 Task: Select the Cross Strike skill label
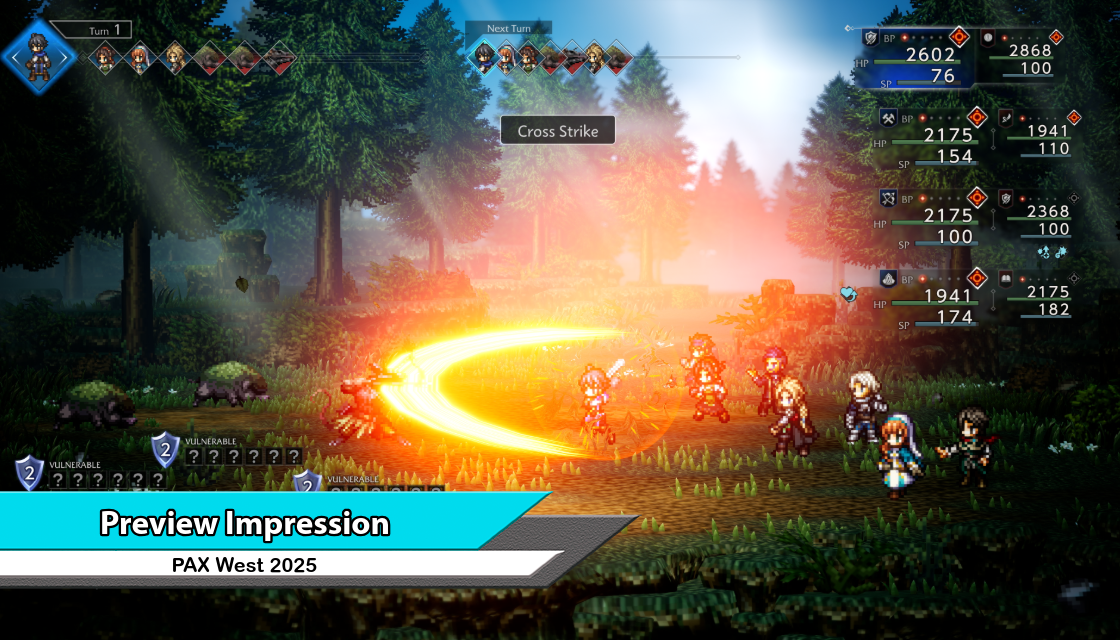[x=557, y=131]
